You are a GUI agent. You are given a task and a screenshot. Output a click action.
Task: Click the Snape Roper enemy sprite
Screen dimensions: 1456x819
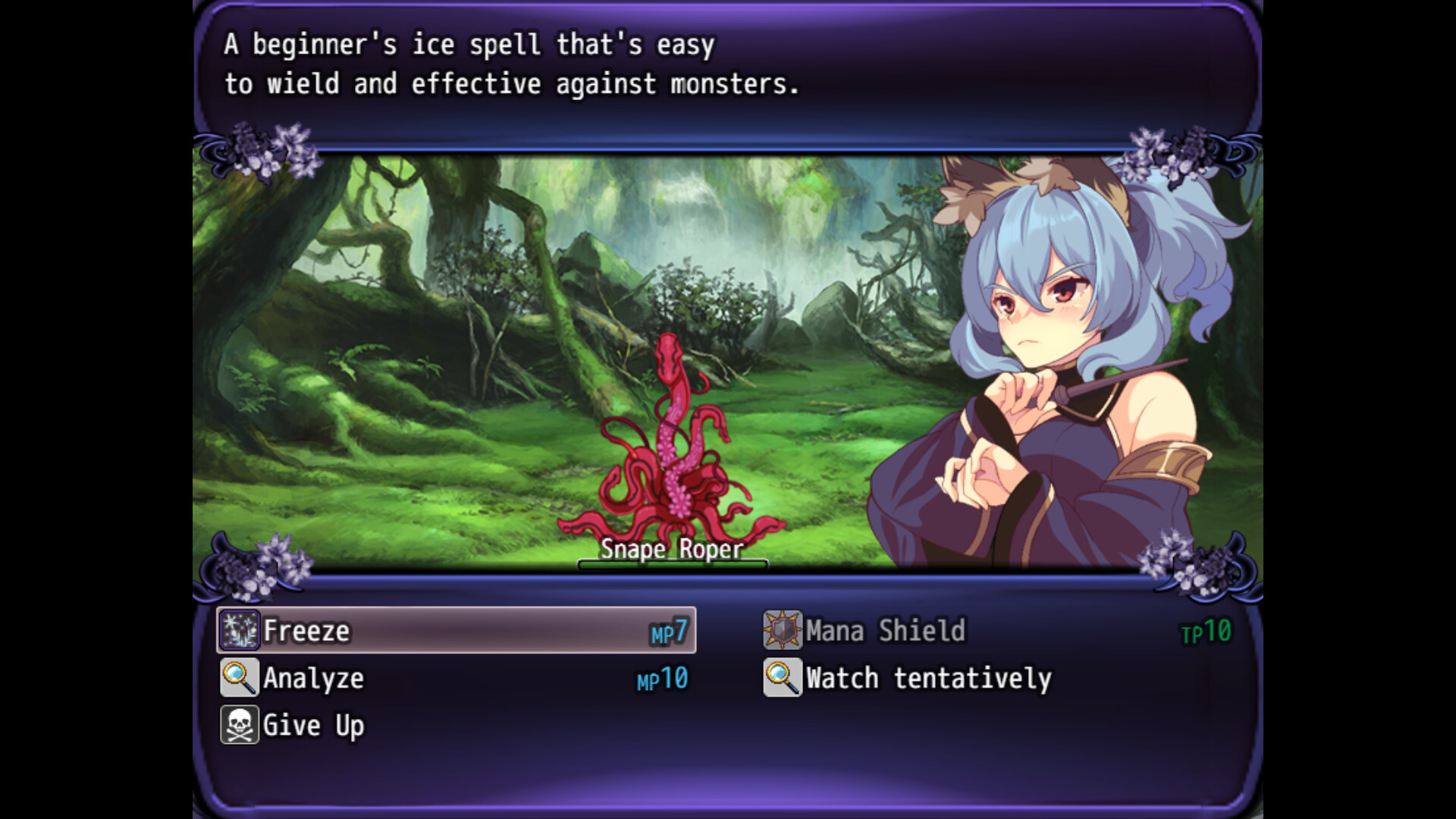671,455
